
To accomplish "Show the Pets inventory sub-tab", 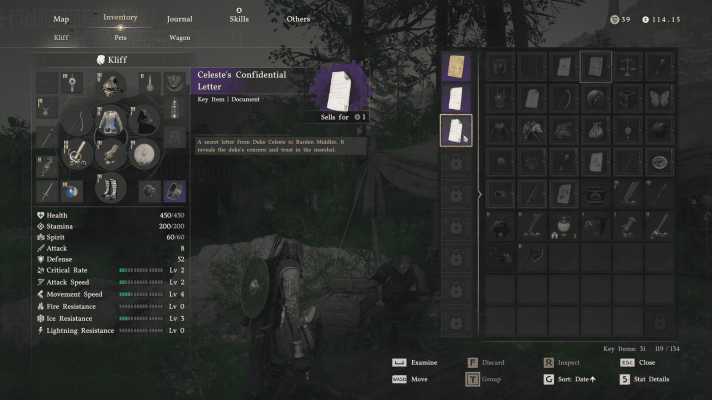I will tap(120, 38).
